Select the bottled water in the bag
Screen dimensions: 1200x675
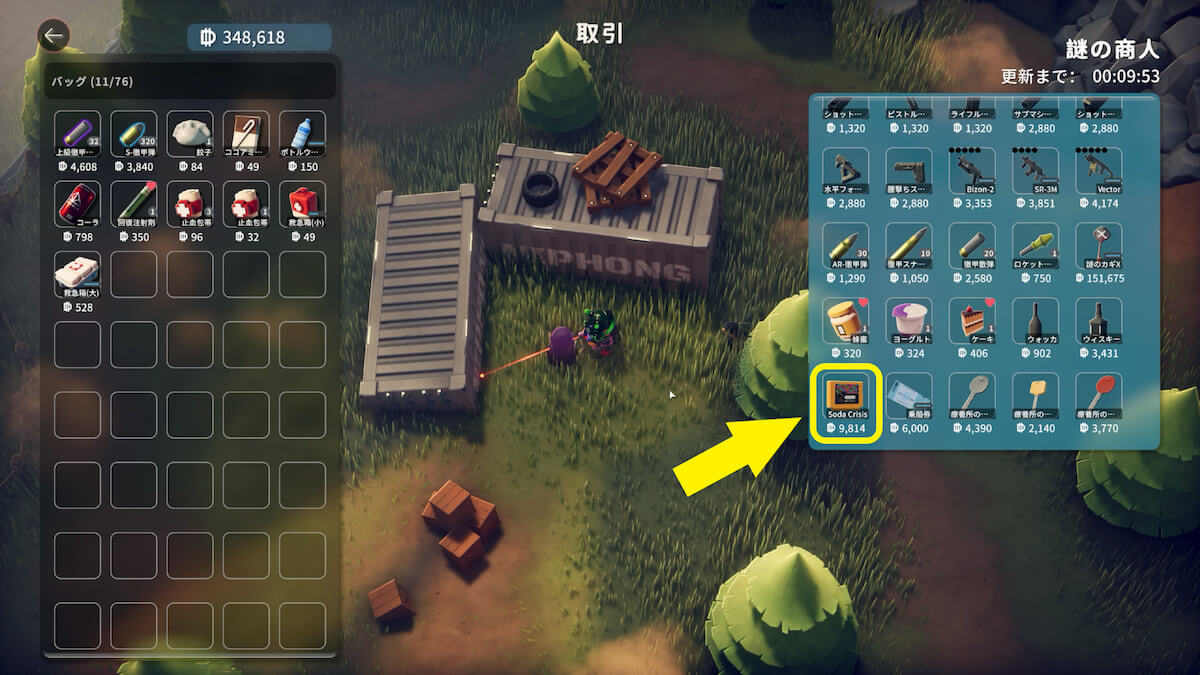[302, 134]
